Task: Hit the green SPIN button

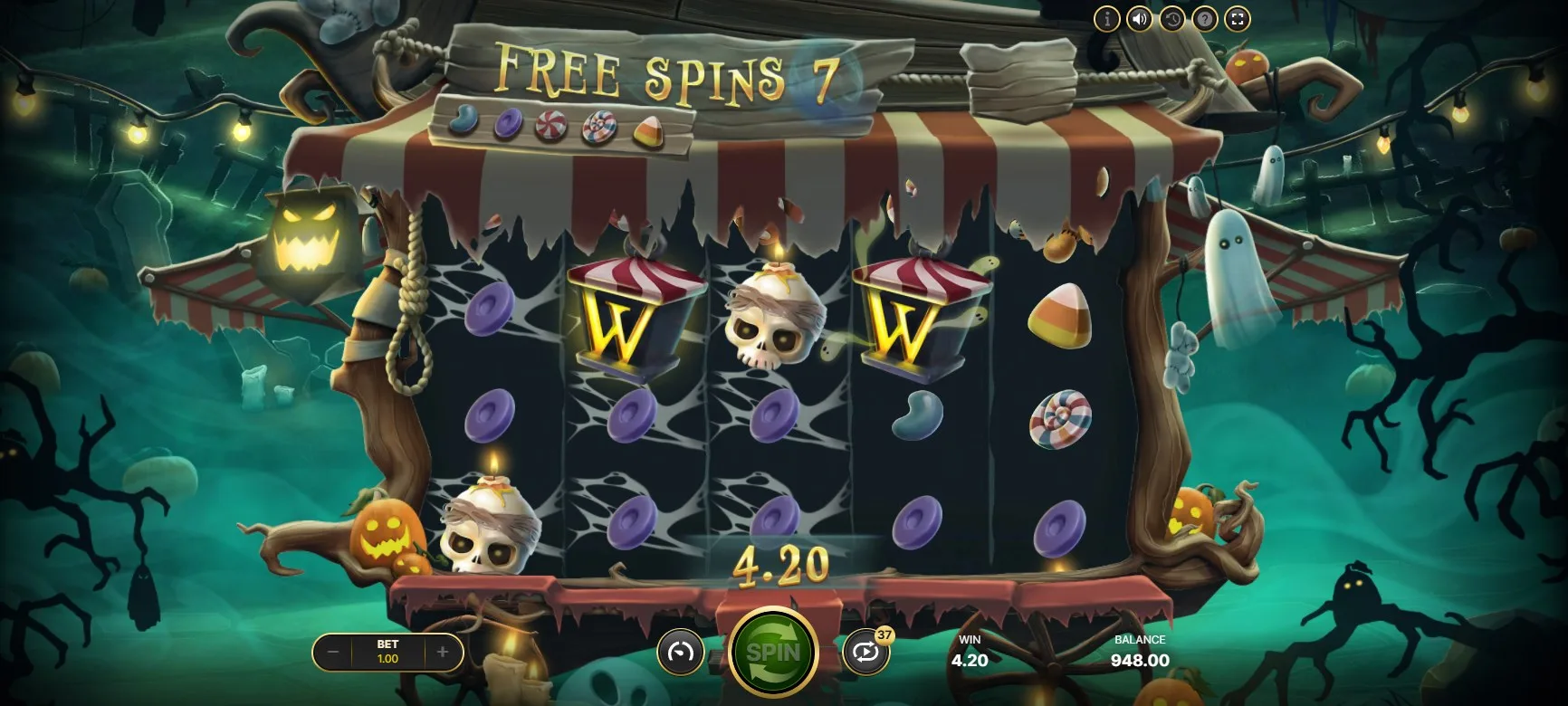Action: [773, 652]
